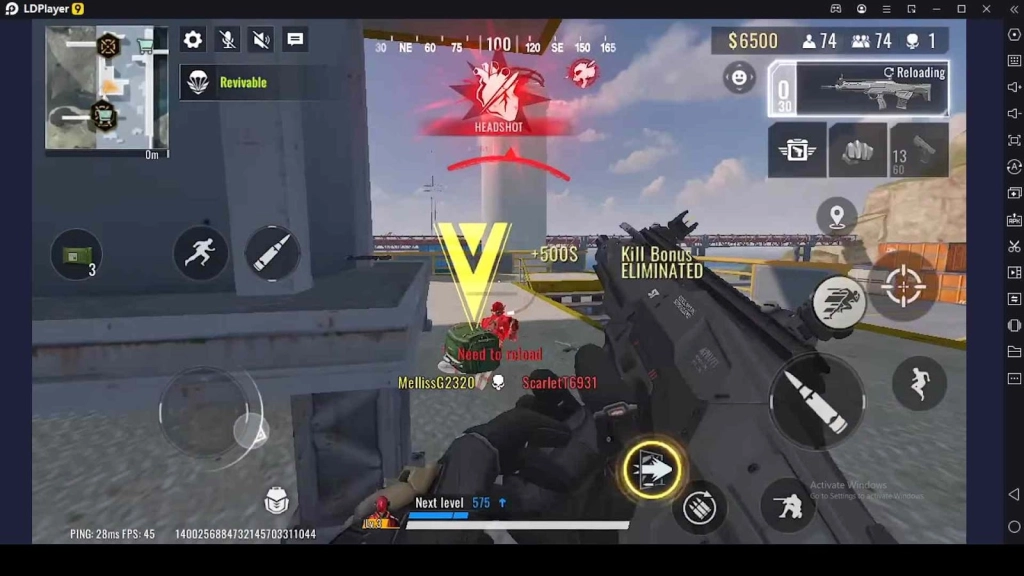Image resolution: width=1024 pixels, height=576 pixels.
Task: Tap the jump button
Action: click(x=919, y=383)
